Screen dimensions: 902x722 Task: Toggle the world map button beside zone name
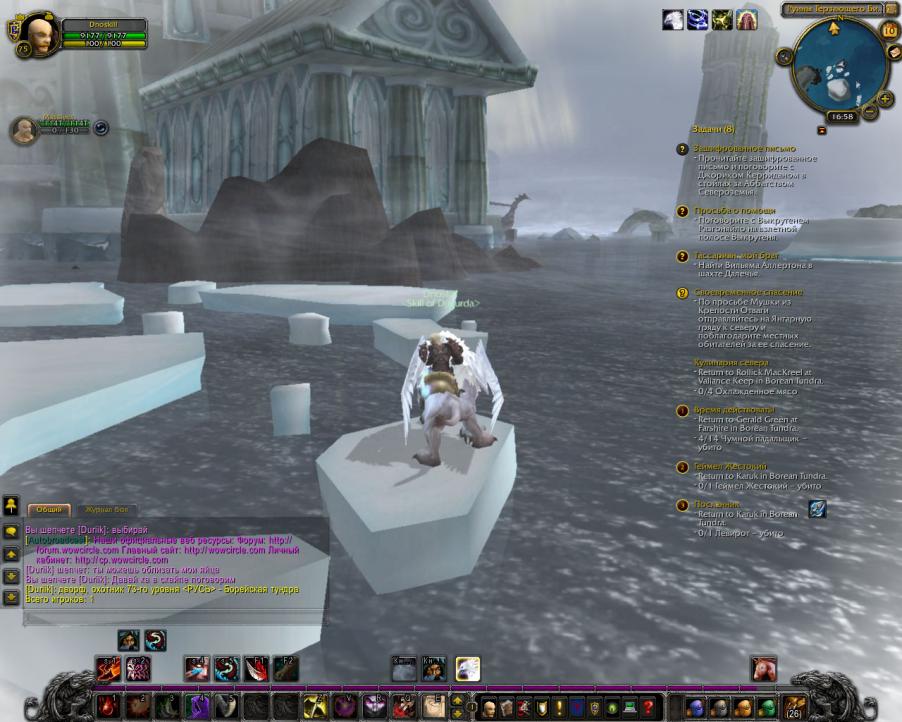coord(892,9)
